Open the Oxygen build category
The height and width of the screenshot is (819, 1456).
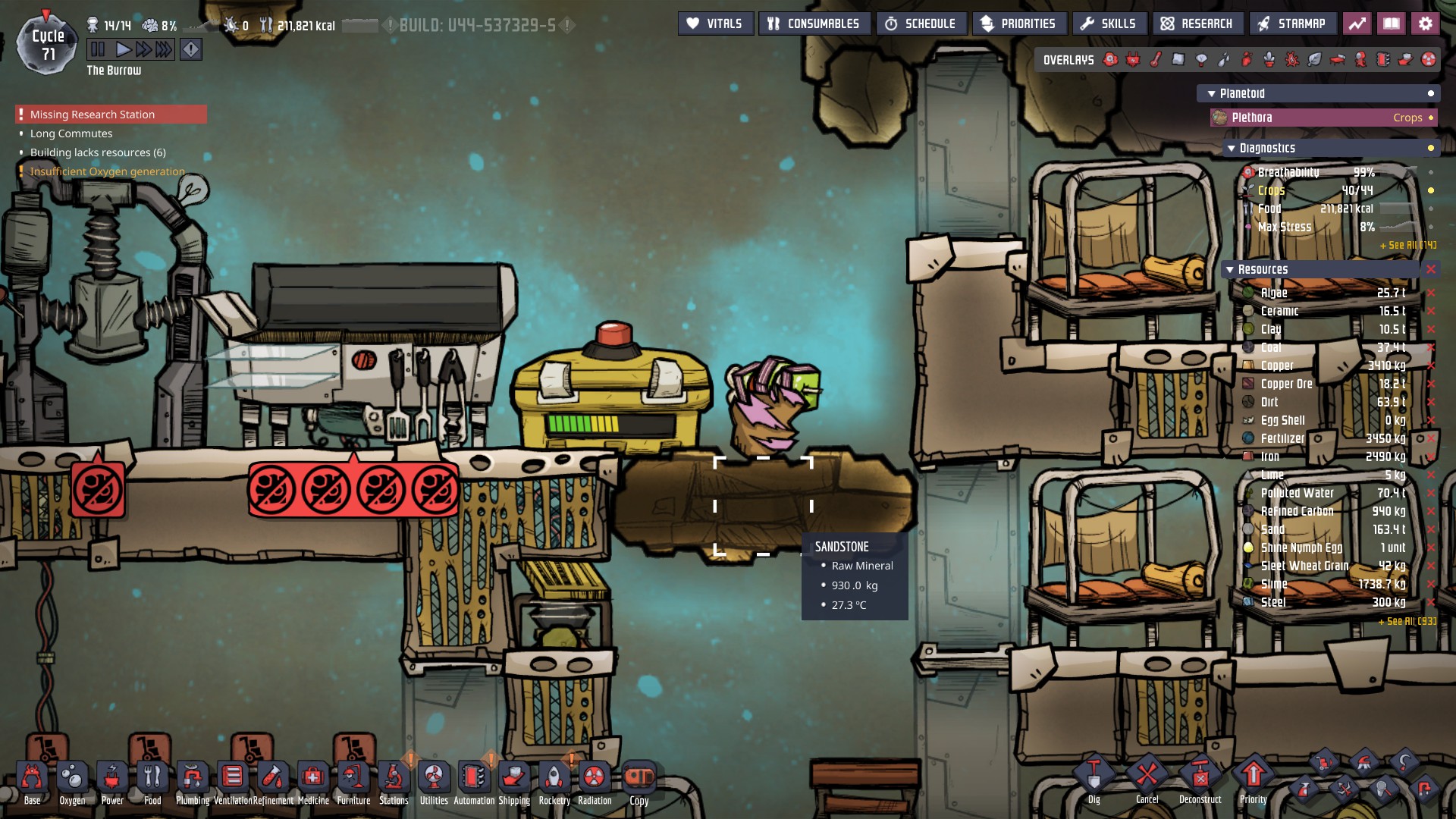tap(72, 780)
